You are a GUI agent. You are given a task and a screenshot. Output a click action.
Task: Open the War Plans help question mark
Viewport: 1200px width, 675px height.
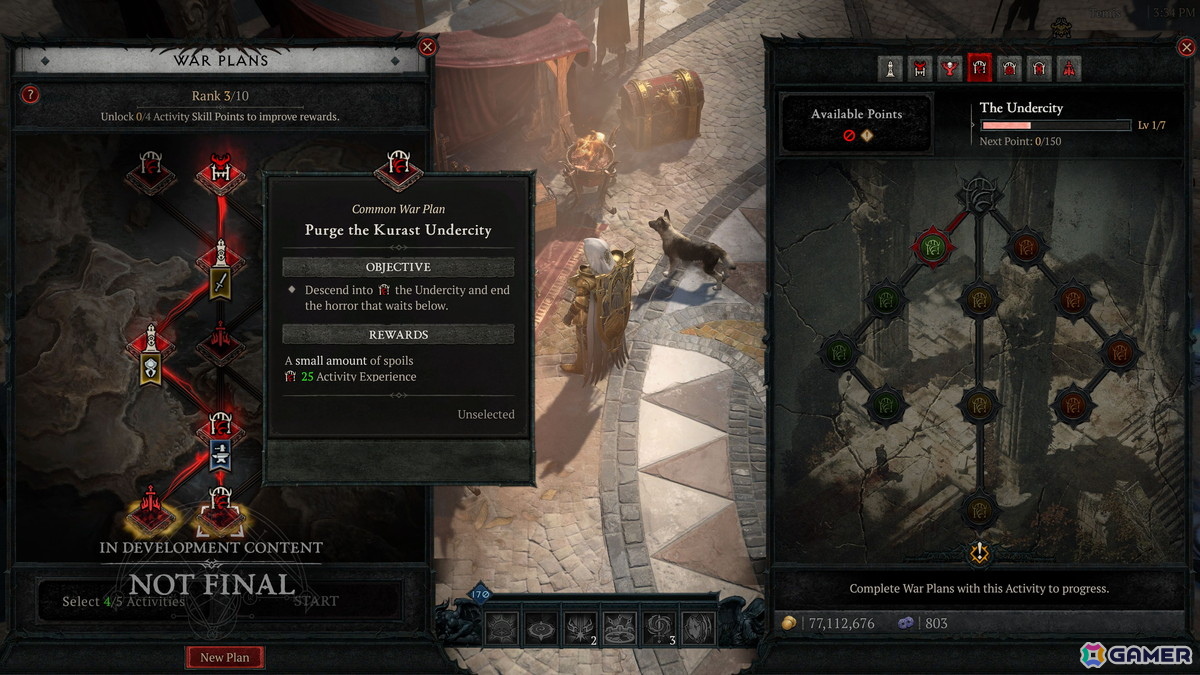click(x=31, y=95)
